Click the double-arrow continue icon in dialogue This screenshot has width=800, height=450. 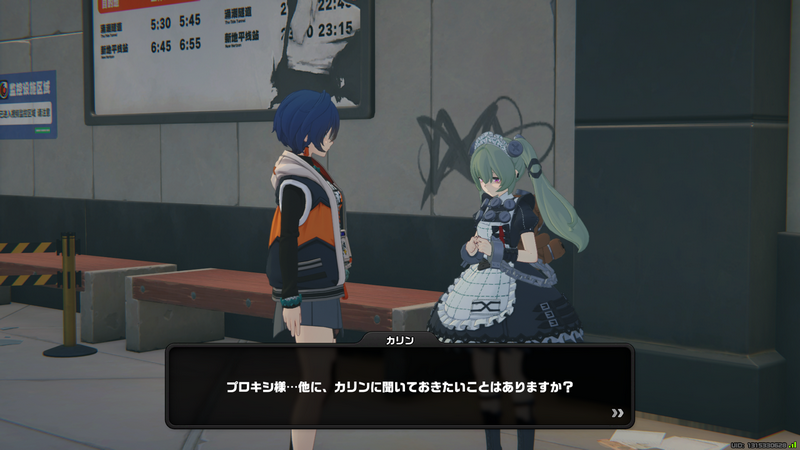click(617, 412)
